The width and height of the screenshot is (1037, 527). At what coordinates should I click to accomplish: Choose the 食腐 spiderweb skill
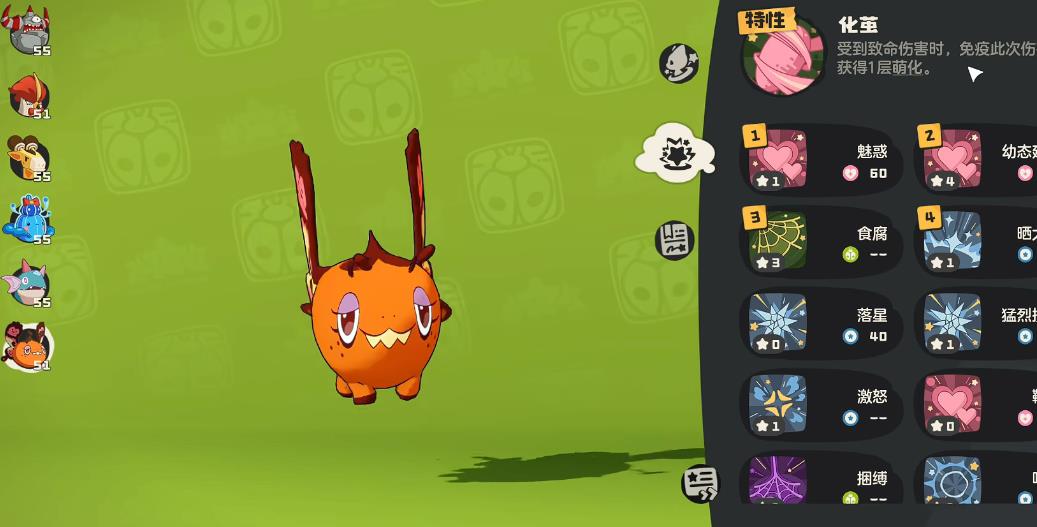point(818,242)
